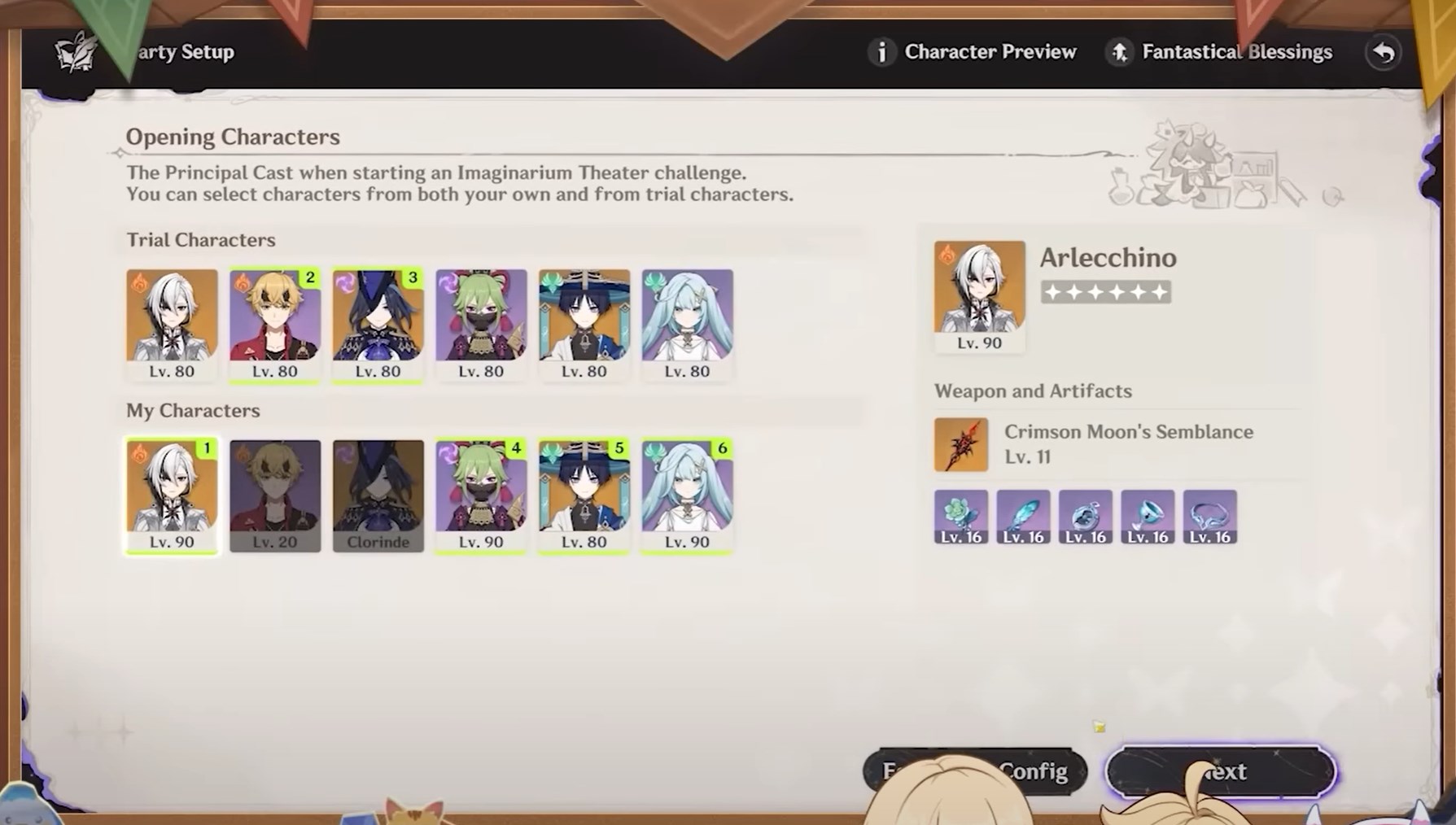Select the Lv. 80 trial Furina card
Viewport: 1456px width, 825px height.
[x=686, y=321]
